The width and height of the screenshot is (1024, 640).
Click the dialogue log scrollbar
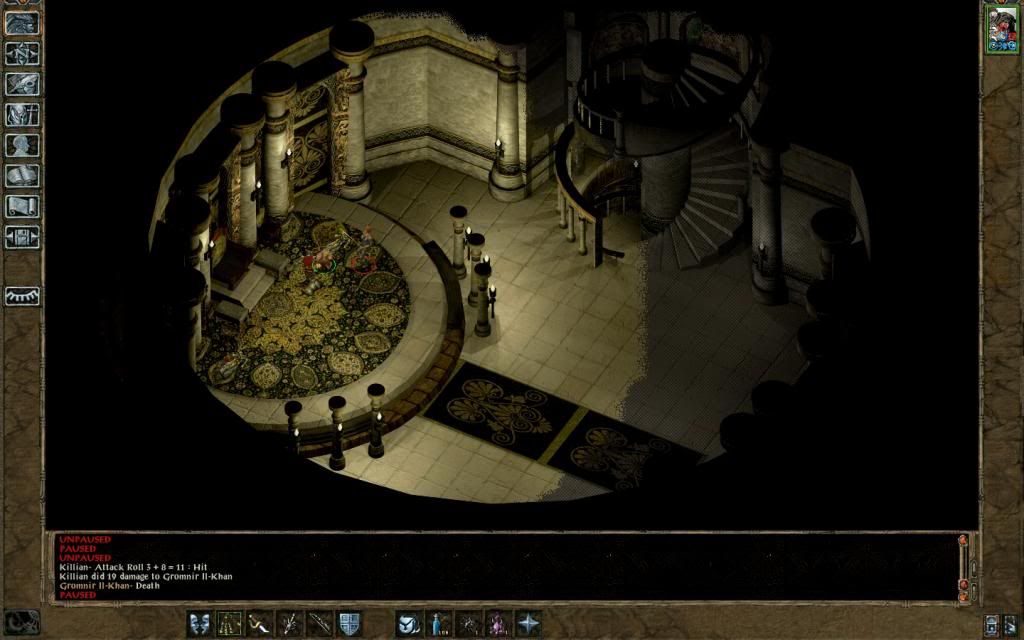964,565
